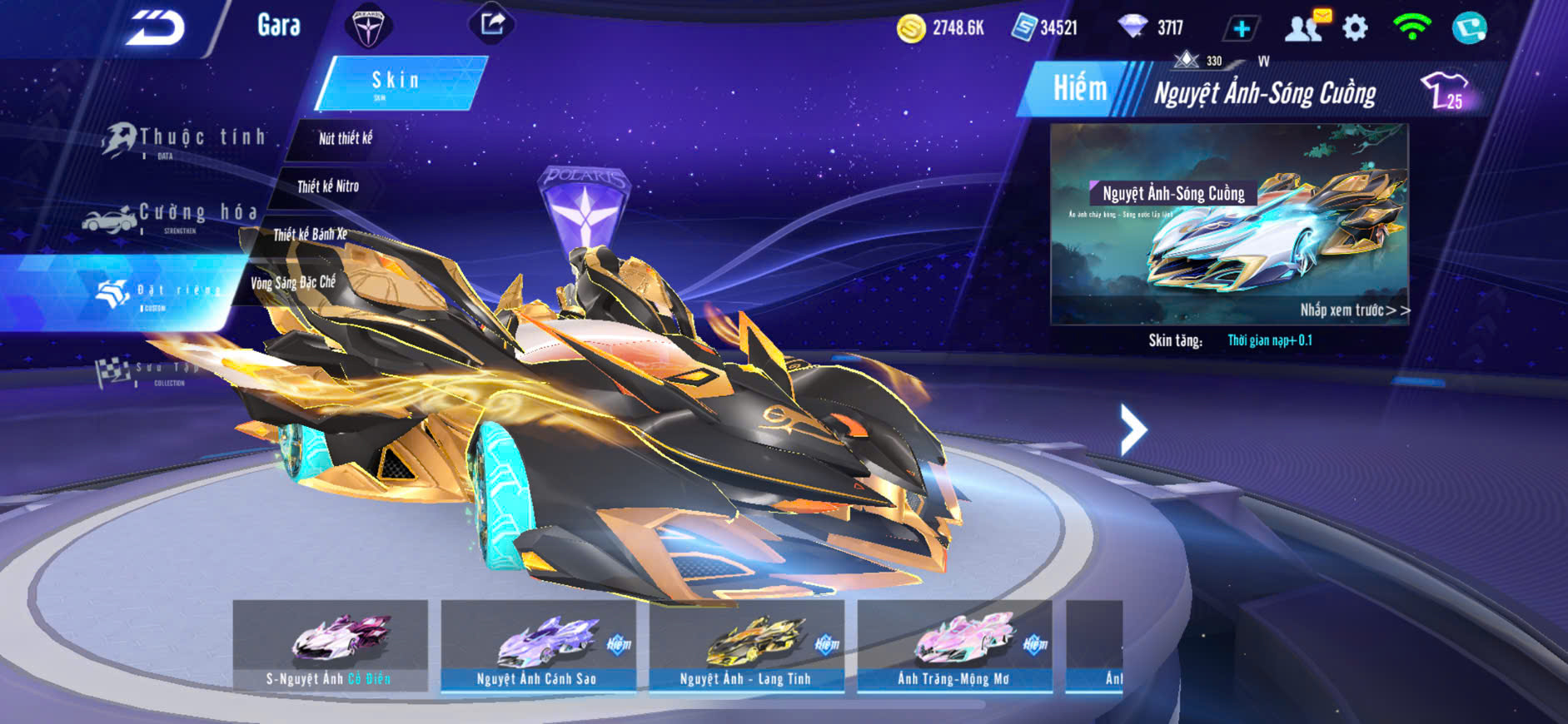Tap the share icon
Image resolution: width=1568 pixels, height=724 pixels.
coord(492,23)
